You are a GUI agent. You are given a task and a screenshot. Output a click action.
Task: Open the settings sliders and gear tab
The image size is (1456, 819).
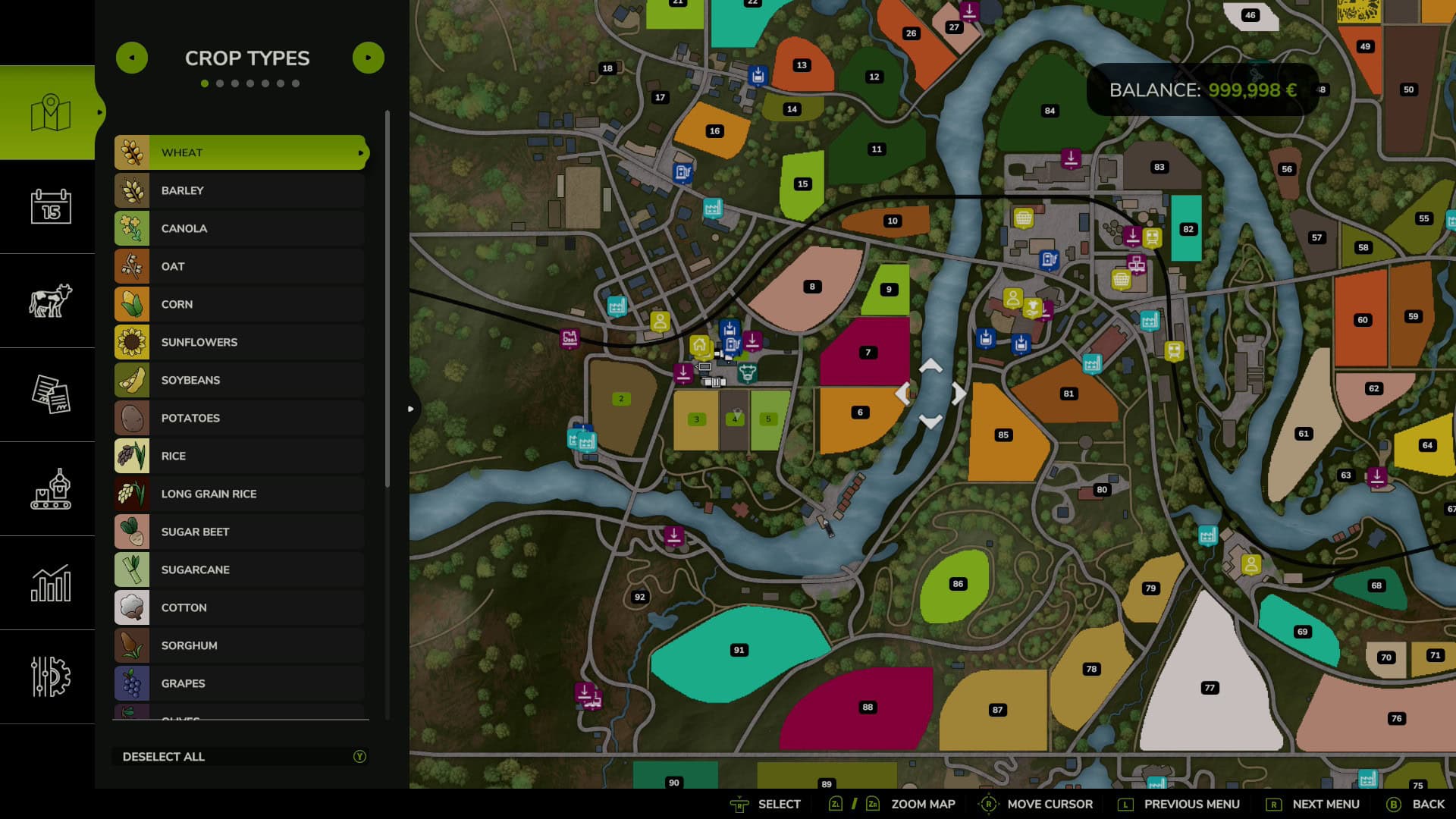pyautogui.click(x=50, y=676)
